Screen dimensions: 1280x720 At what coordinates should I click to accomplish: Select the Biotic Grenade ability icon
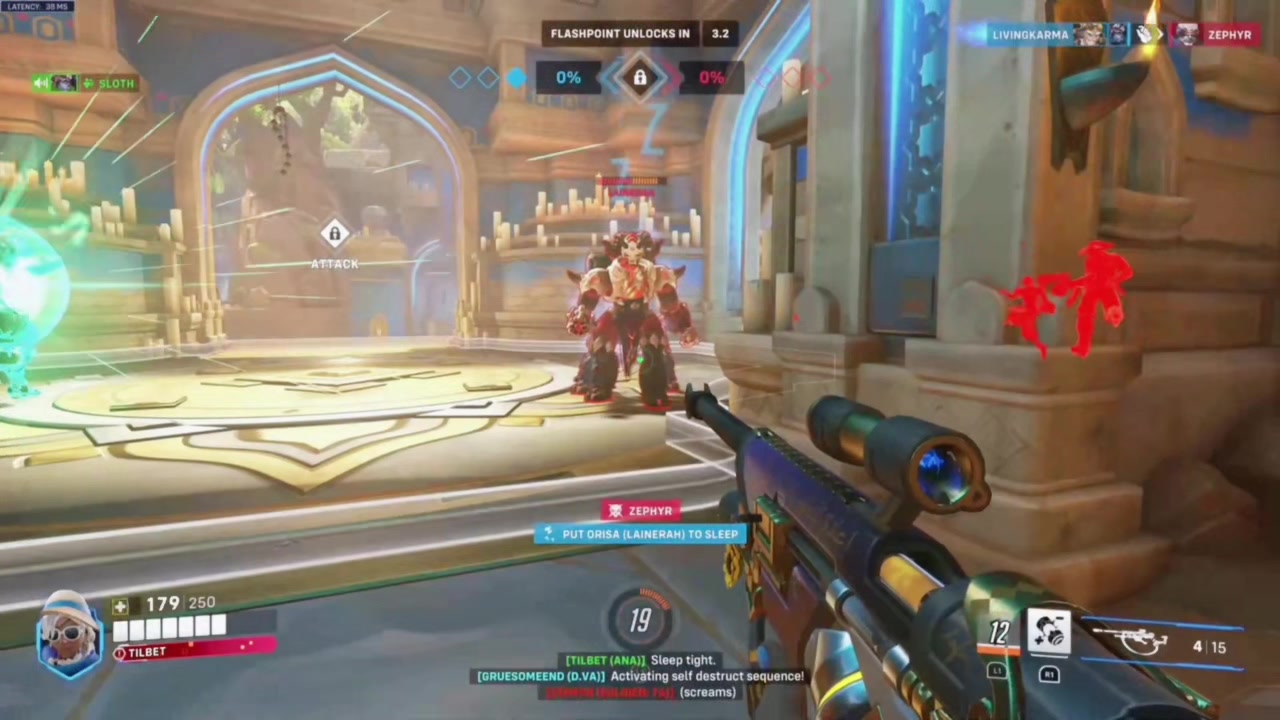[x=1049, y=632]
